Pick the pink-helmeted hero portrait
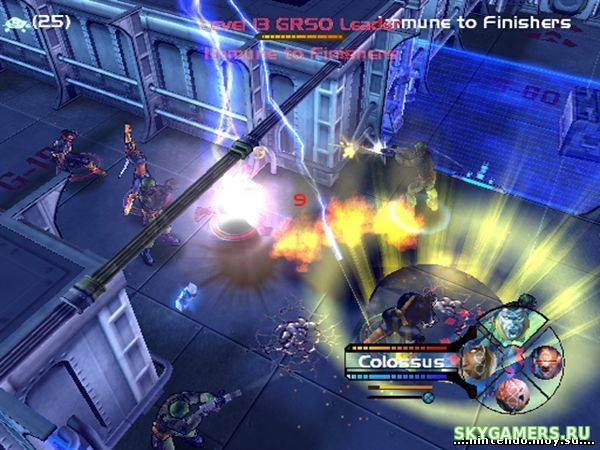 tap(512, 395)
